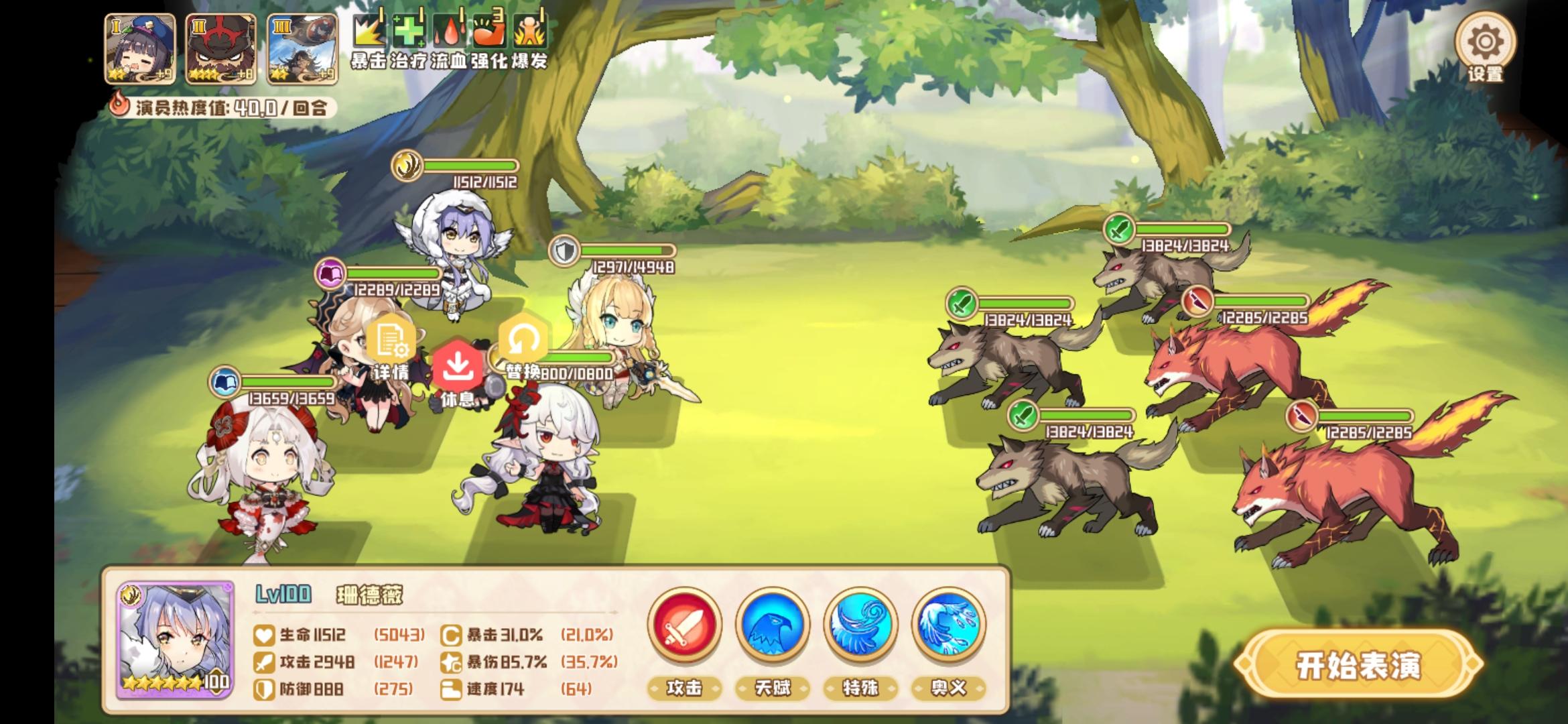The height and width of the screenshot is (724, 1568).
Task: Select the 特殊 special skill icon
Action: [x=860, y=628]
